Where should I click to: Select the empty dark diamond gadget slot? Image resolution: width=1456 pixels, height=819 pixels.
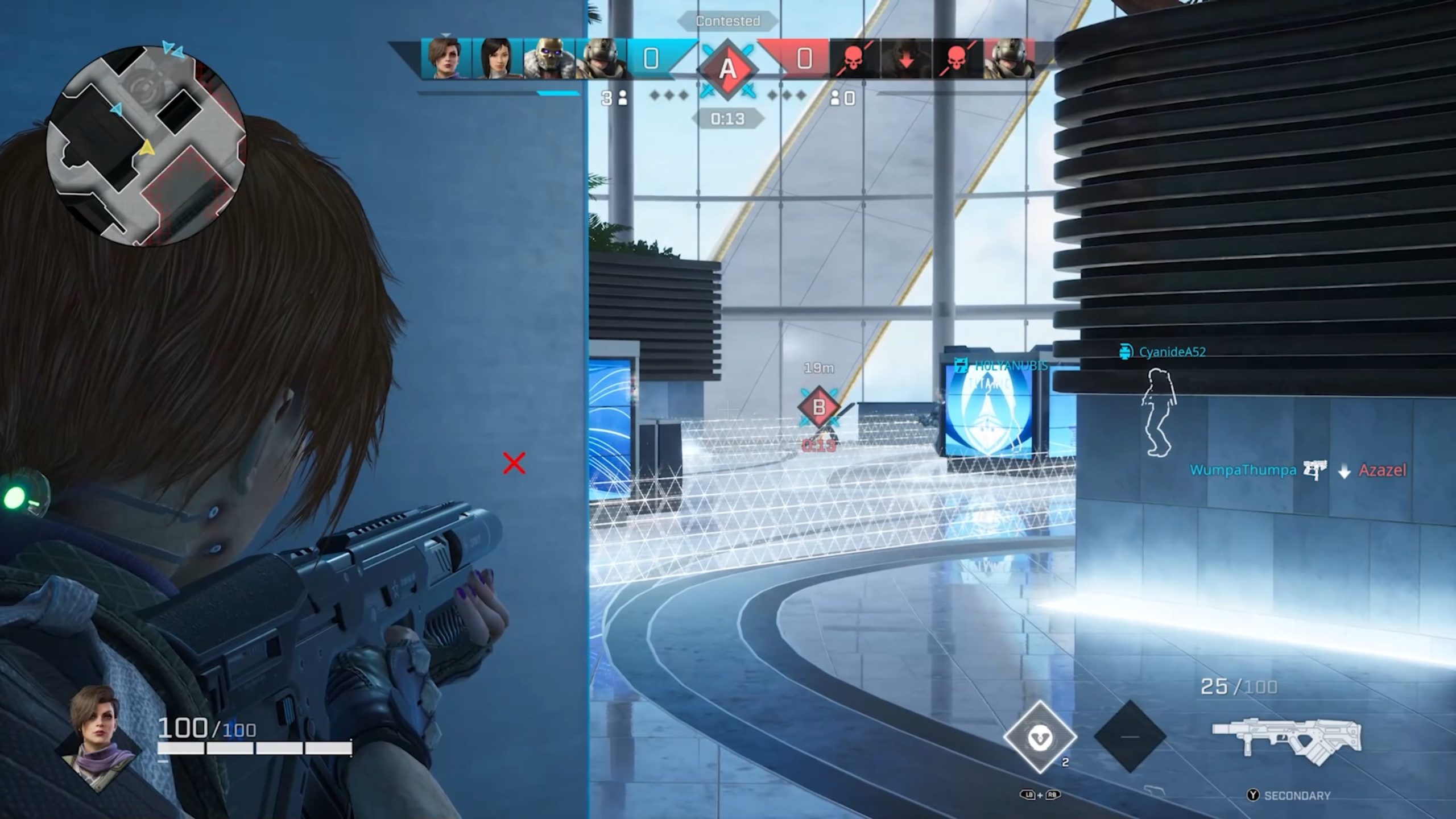tap(1130, 737)
